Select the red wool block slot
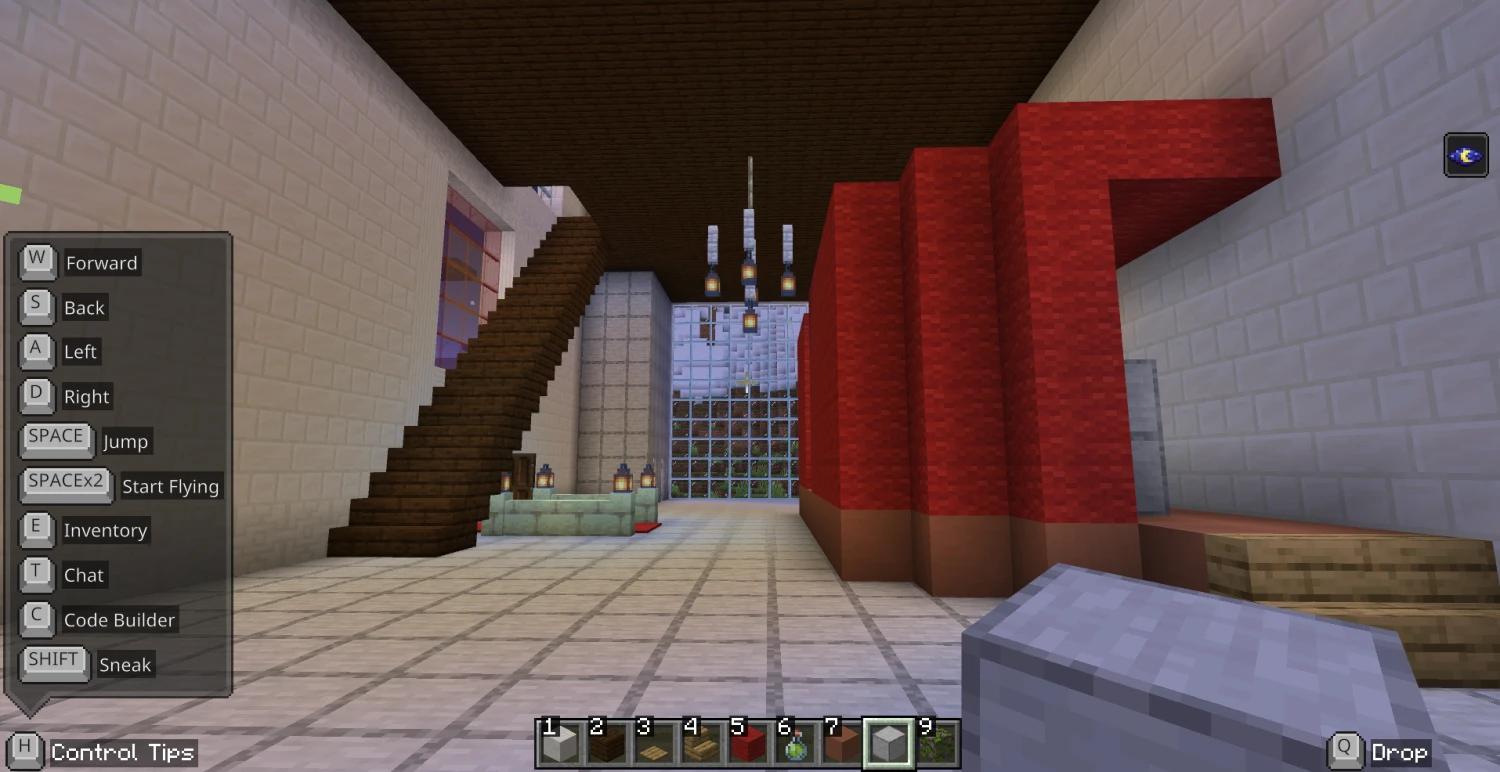 click(x=748, y=744)
